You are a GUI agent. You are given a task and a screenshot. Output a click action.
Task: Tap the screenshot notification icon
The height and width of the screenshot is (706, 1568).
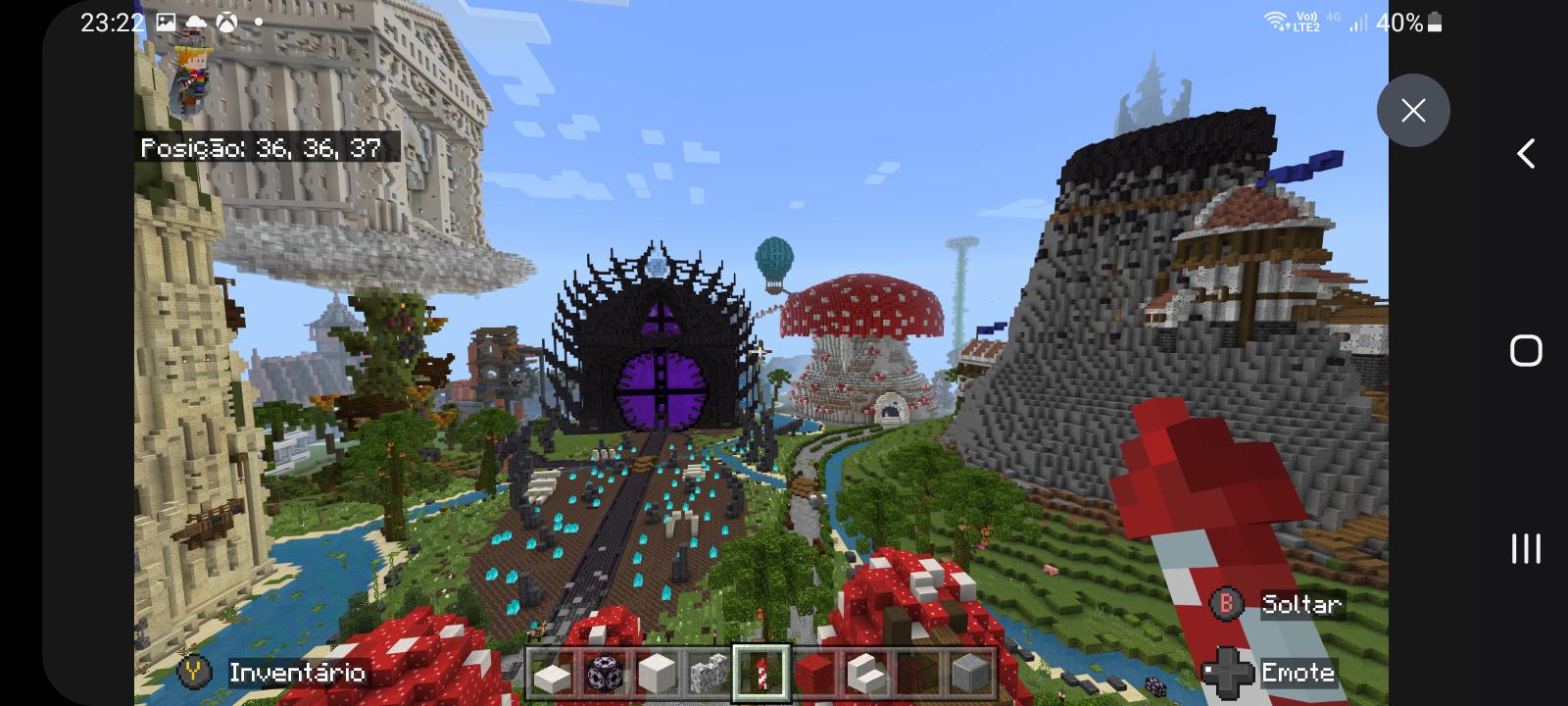(x=167, y=22)
